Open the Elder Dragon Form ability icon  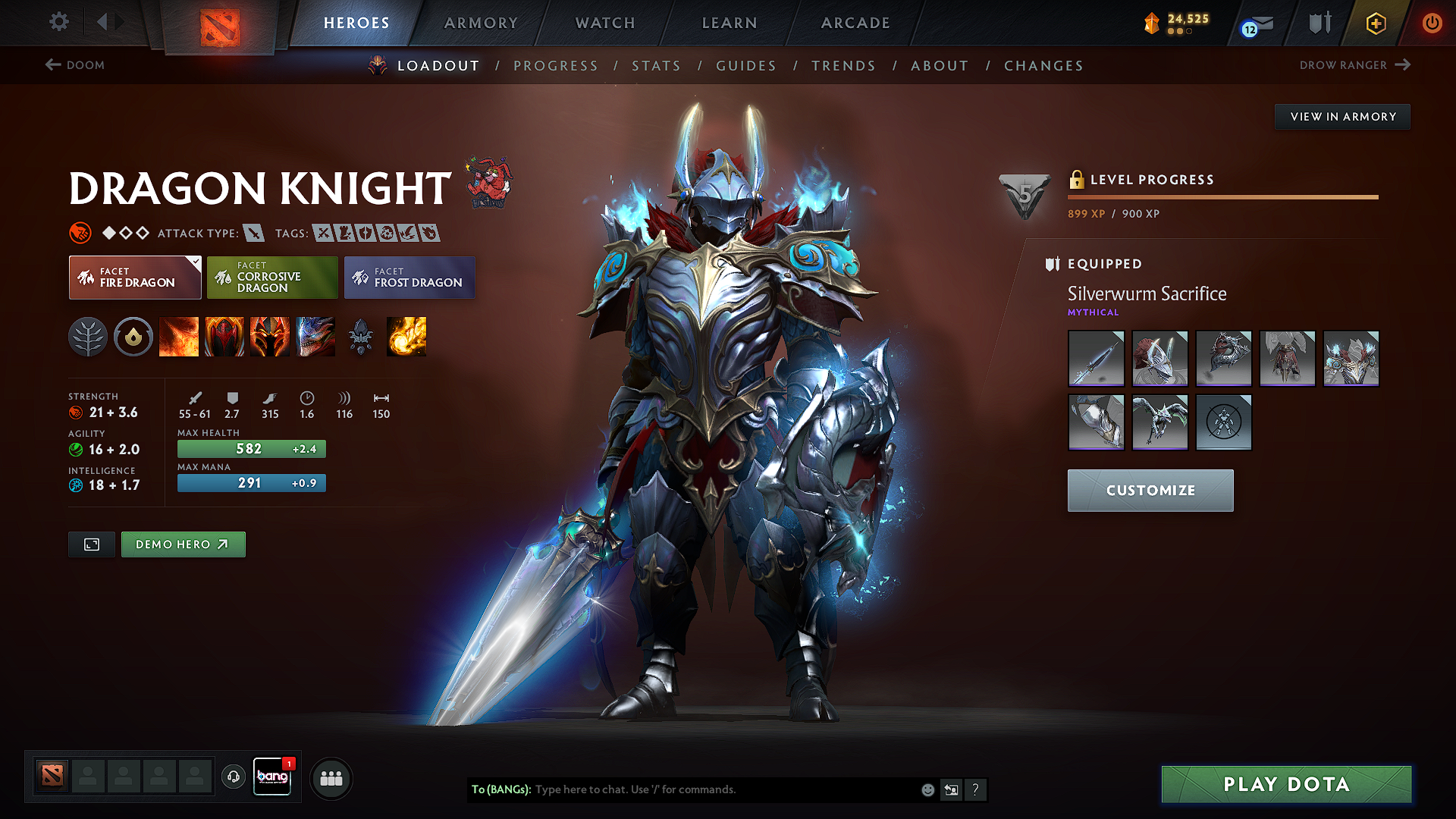click(x=315, y=337)
